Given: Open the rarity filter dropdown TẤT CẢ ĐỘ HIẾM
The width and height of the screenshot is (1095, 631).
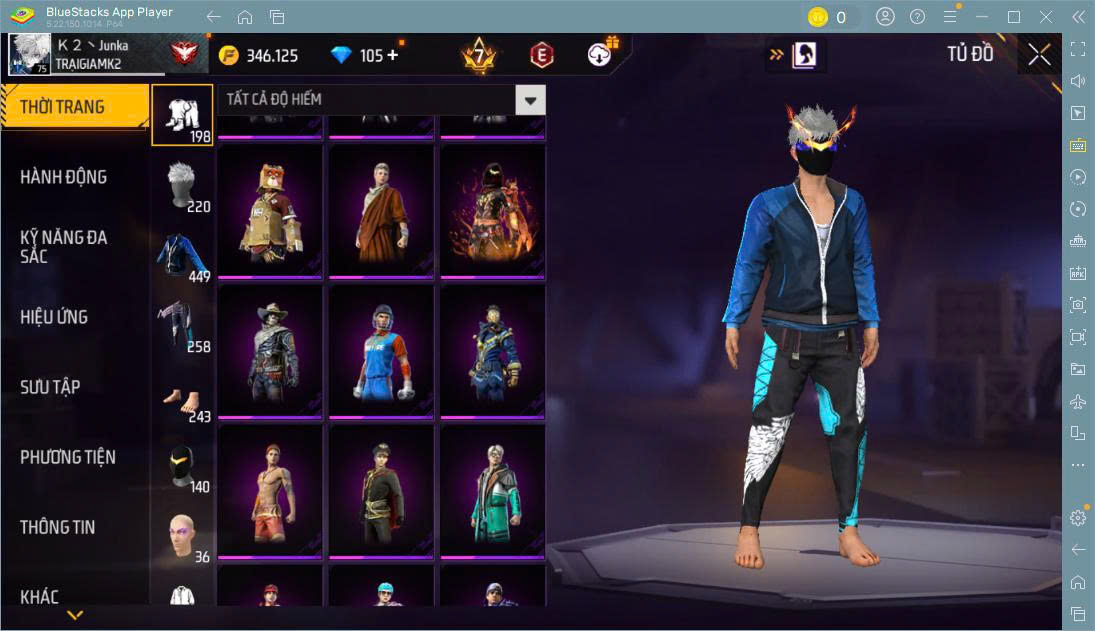Looking at the screenshot, I should click(530, 99).
